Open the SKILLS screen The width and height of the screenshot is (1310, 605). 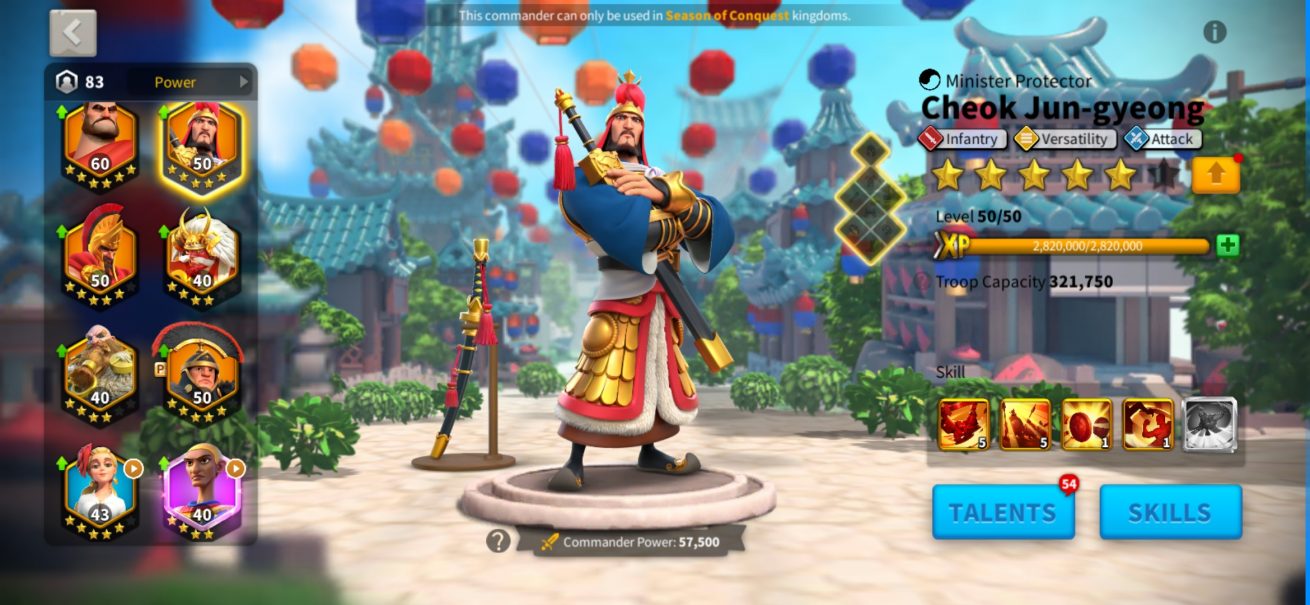coord(1170,512)
